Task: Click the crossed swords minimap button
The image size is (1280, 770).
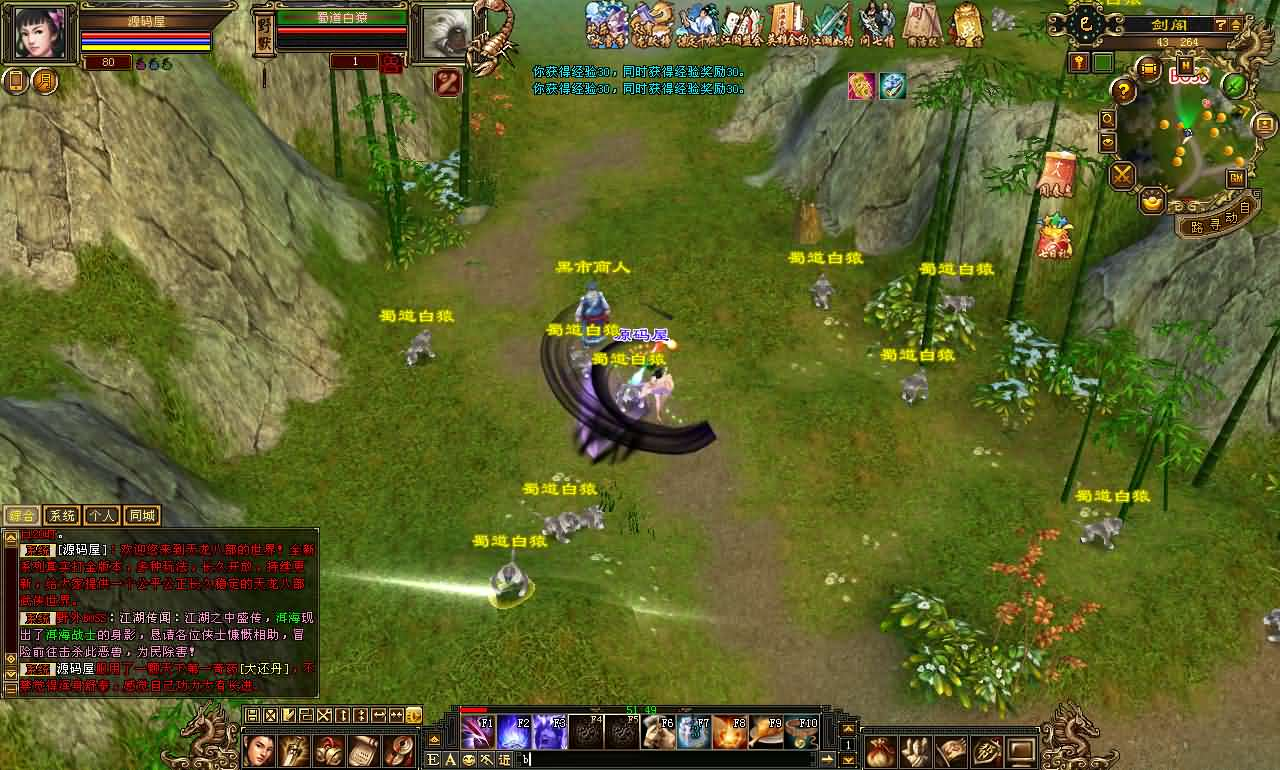Action: click(1123, 176)
